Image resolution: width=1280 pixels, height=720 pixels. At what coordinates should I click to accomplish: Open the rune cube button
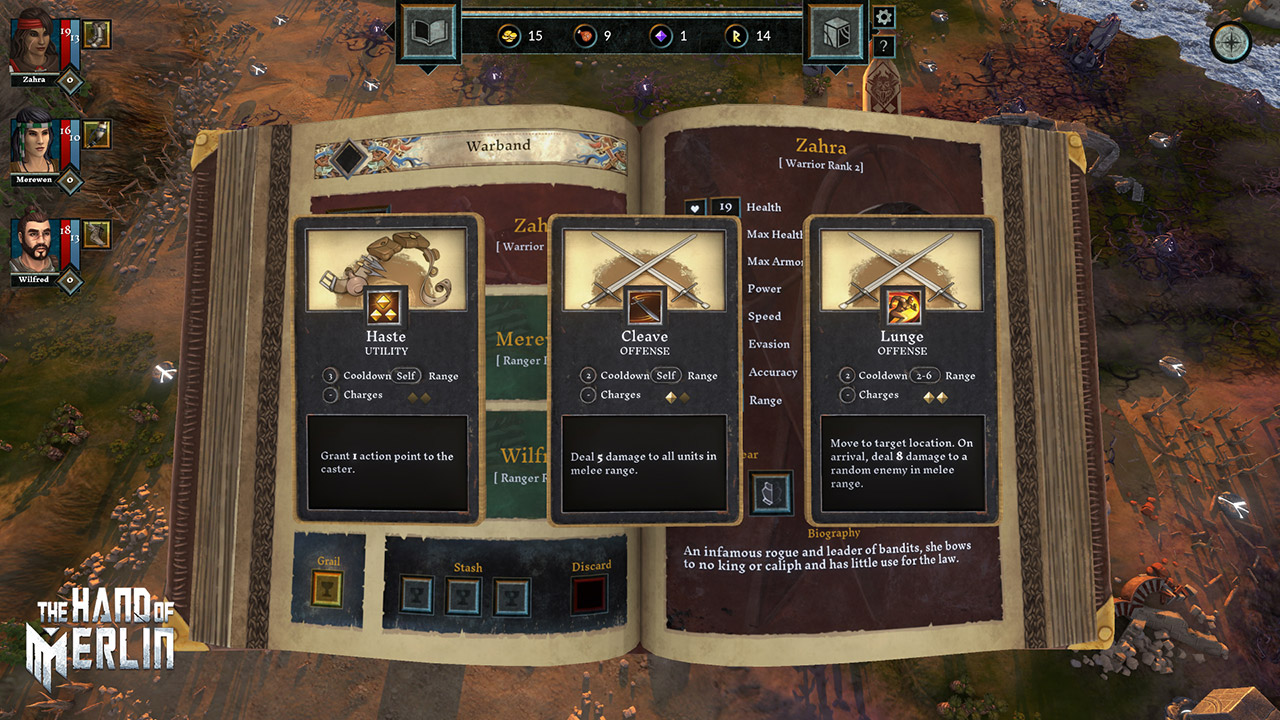coord(834,34)
